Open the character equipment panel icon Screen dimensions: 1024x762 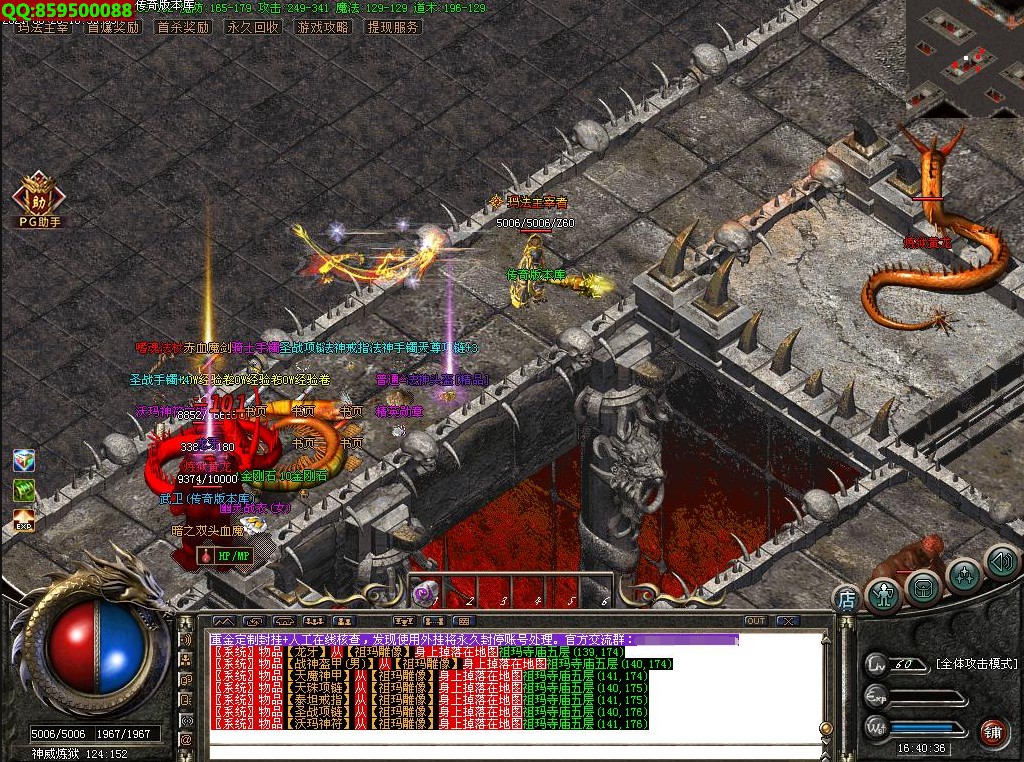884,594
